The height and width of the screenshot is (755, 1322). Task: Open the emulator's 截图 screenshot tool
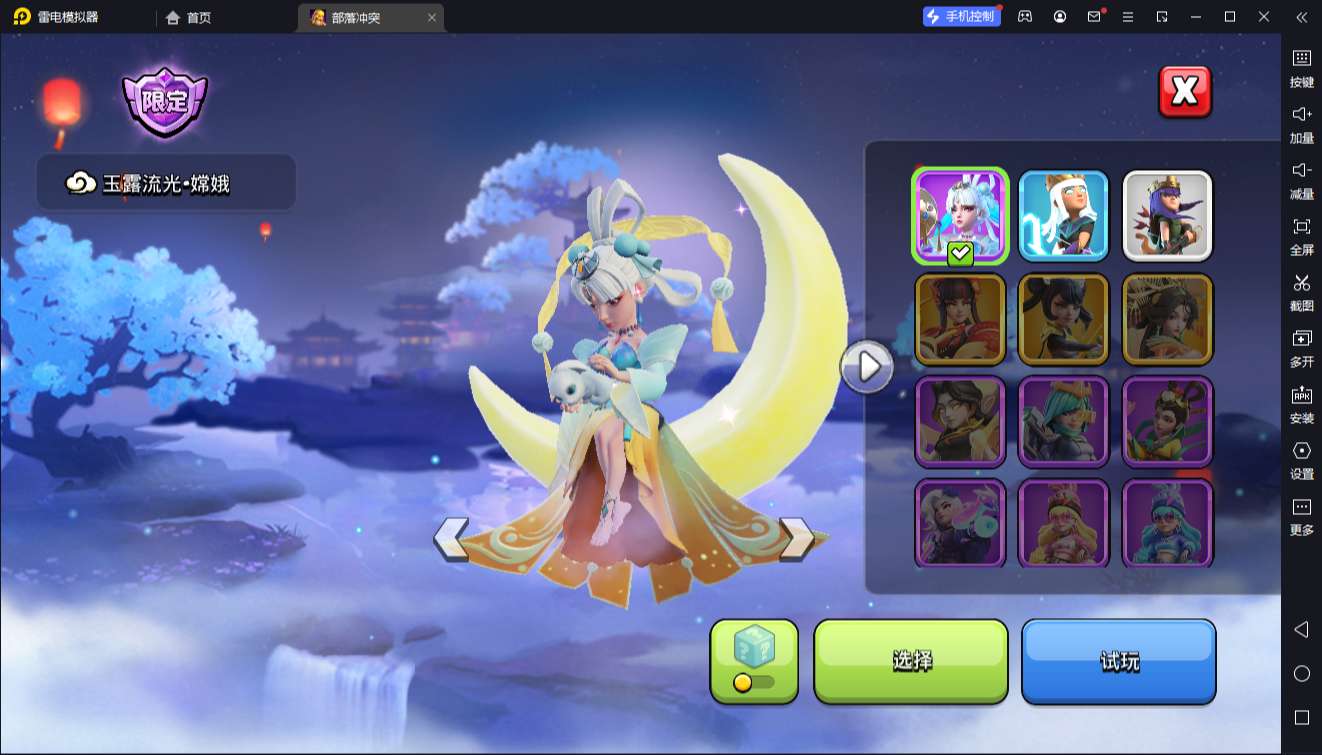coord(1301,291)
